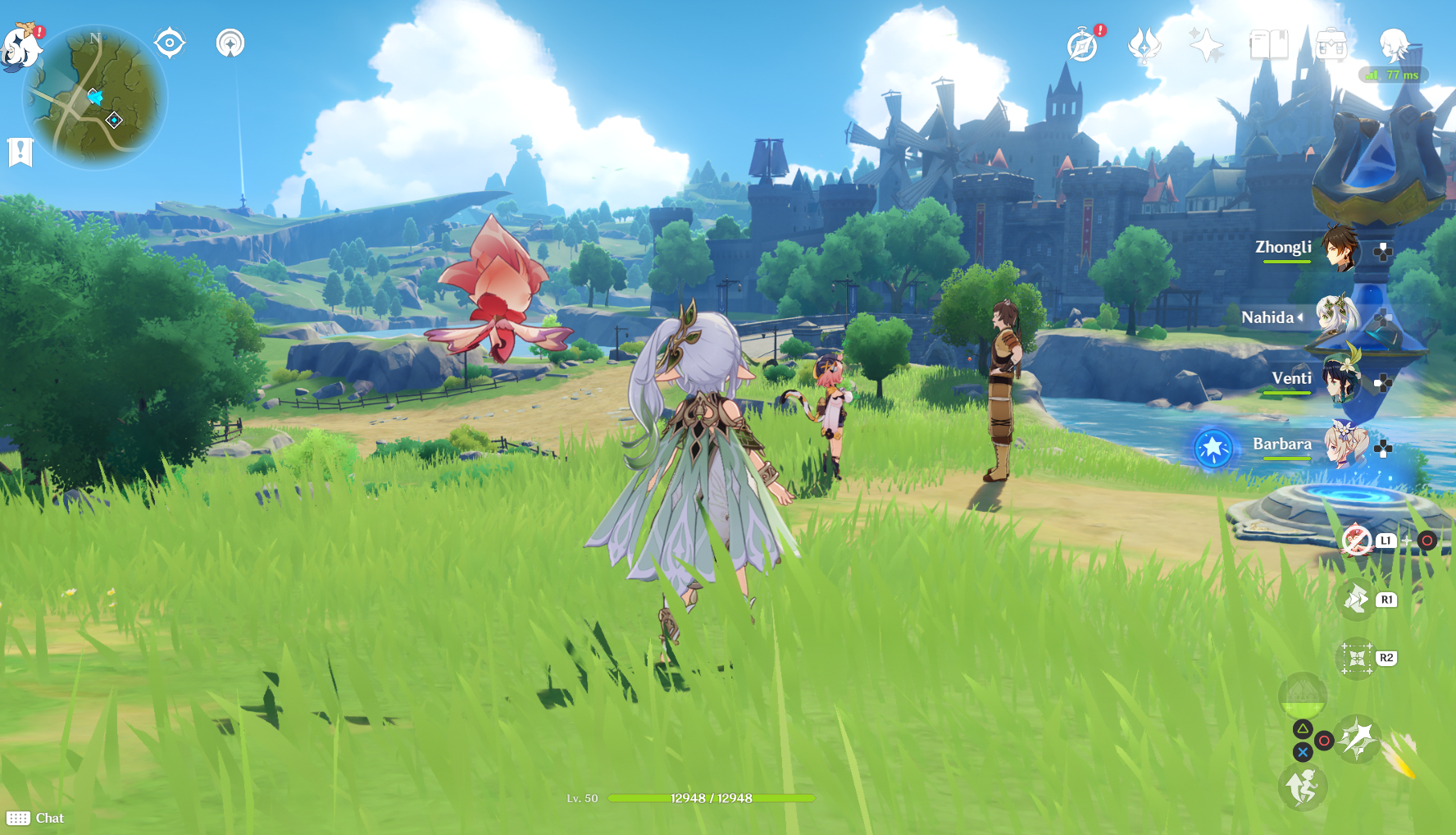This screenshot has width=1456, height=835.
Task: Click the circular beacon icon beside the minimap
Action: (230, 43)
